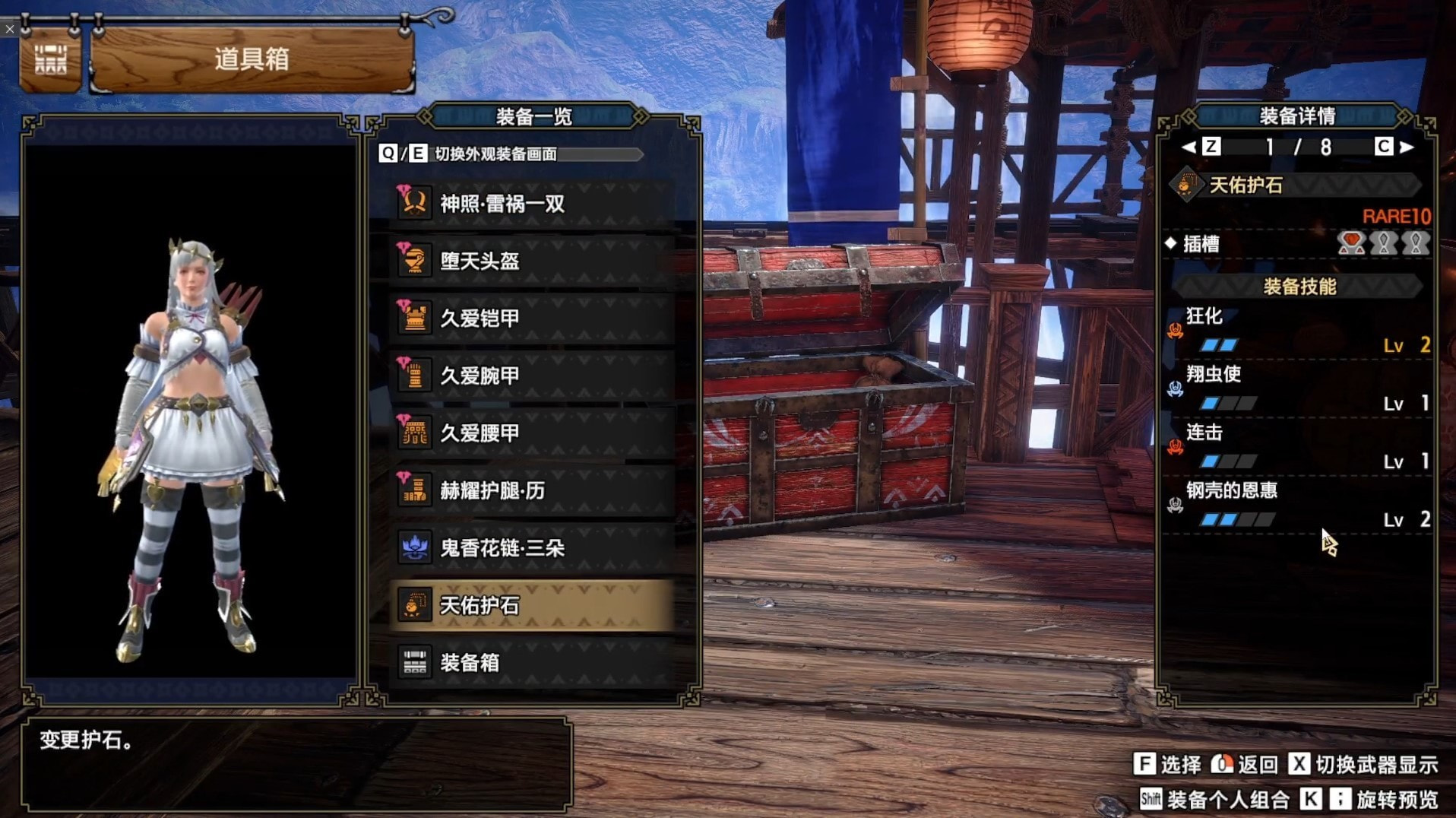
Task: Go to next equipment detail page arrow
Action: point(1407,147)
